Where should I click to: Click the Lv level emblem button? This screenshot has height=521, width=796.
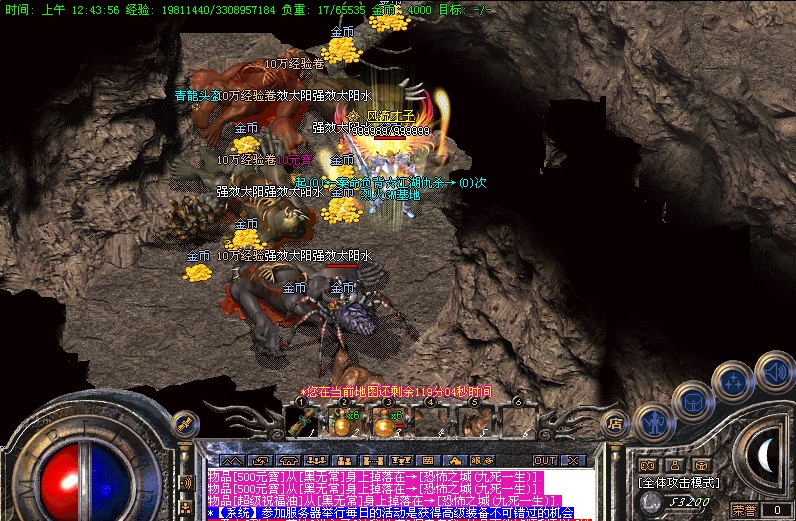650,502
